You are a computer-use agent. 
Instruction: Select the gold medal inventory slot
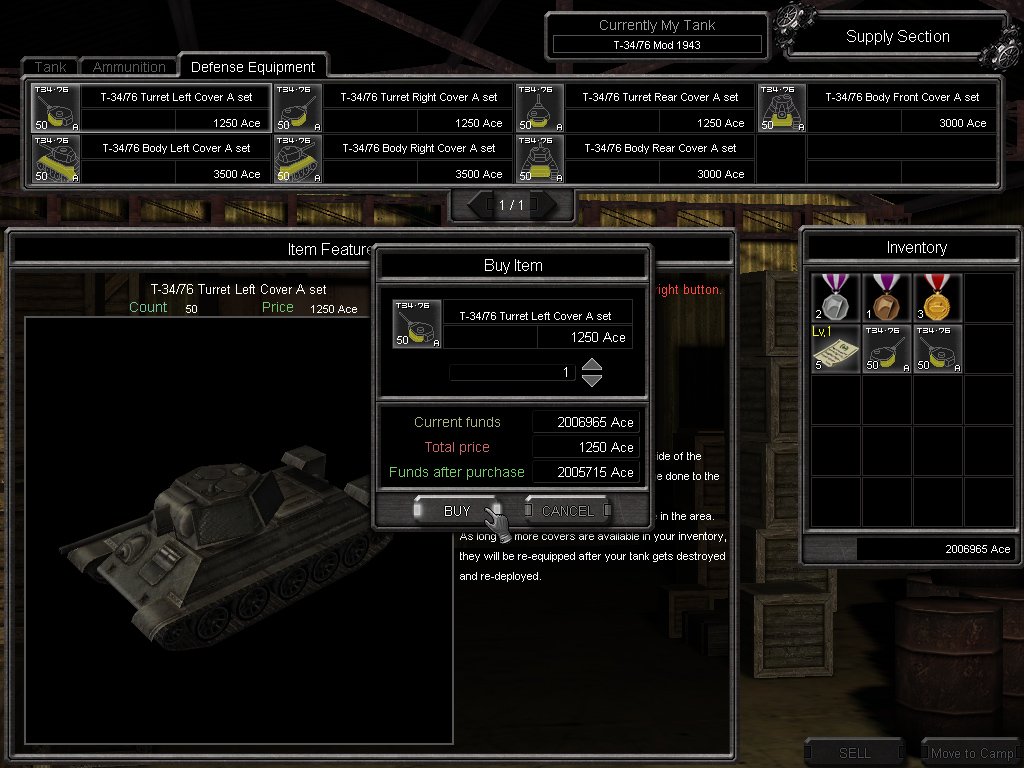coord(937,298)
